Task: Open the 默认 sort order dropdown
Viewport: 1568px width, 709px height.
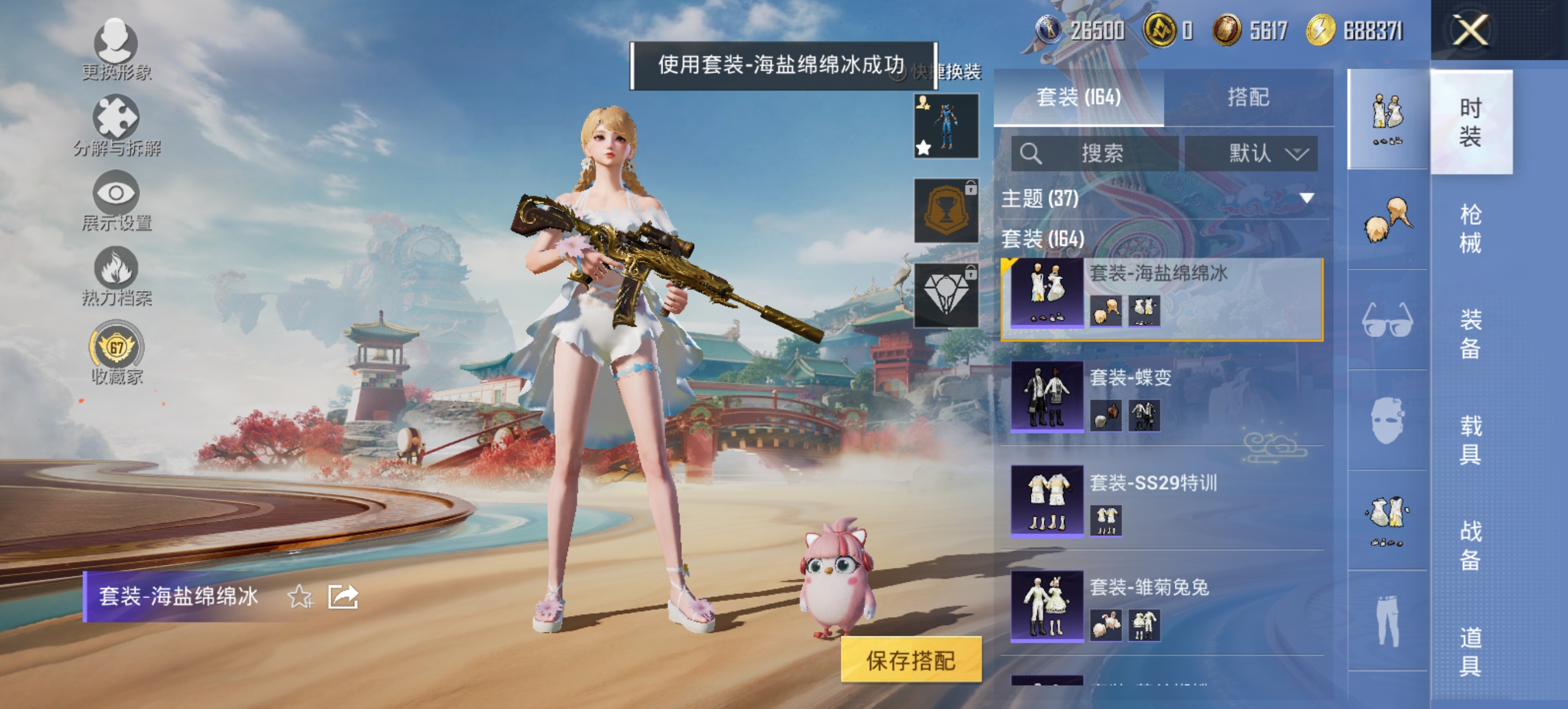Action: coord(1251,153)
